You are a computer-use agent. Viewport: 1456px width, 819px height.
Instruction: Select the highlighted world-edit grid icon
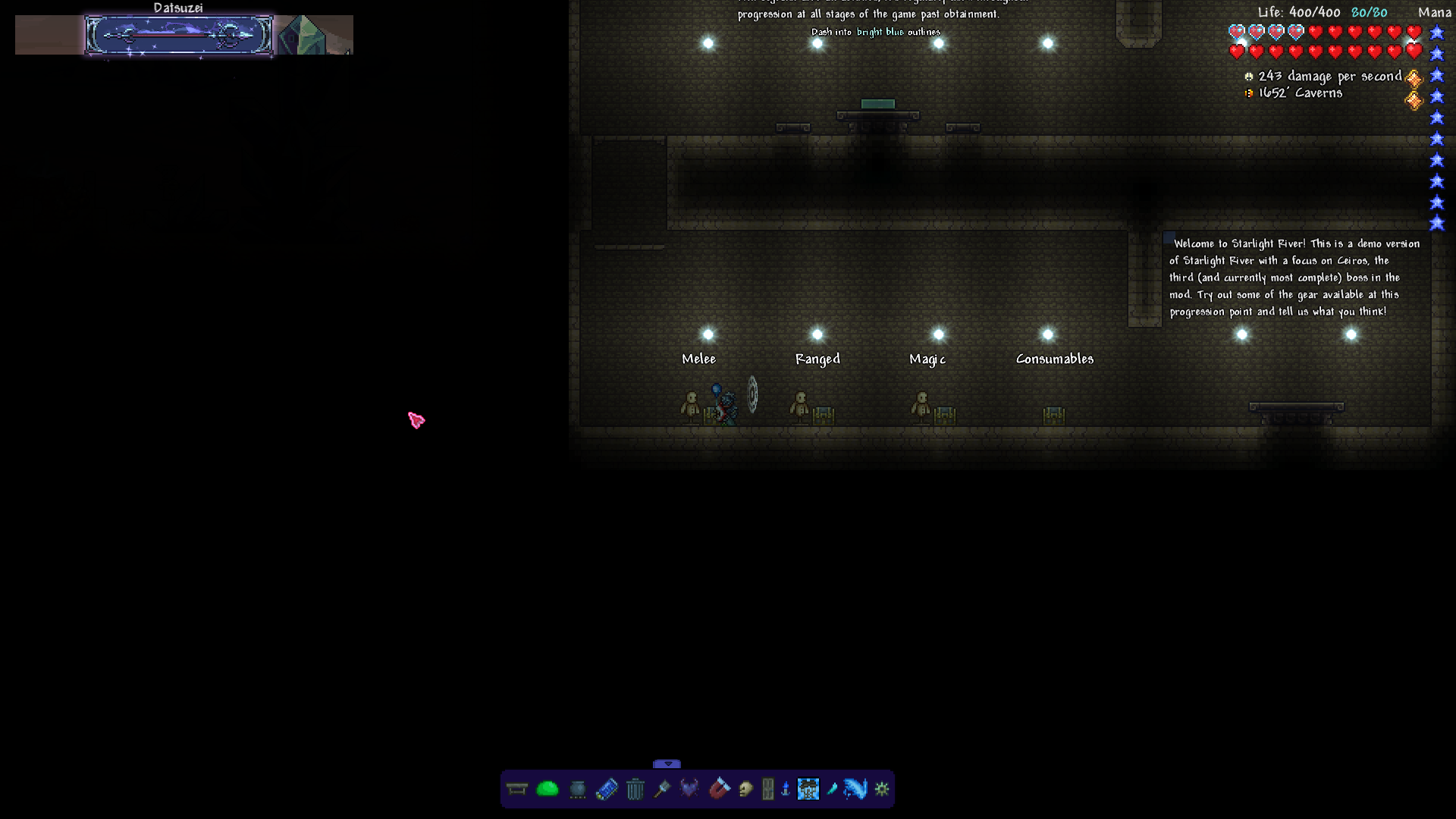point(809,789)
